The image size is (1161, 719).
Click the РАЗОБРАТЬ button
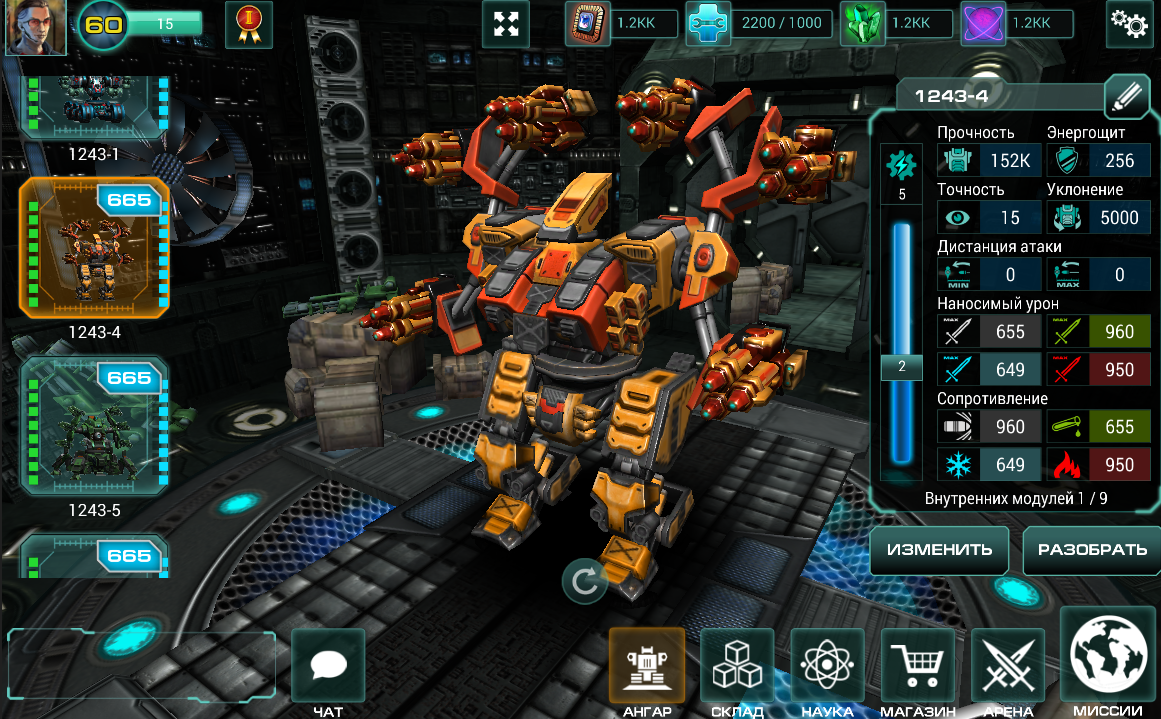click(1092, 550)
